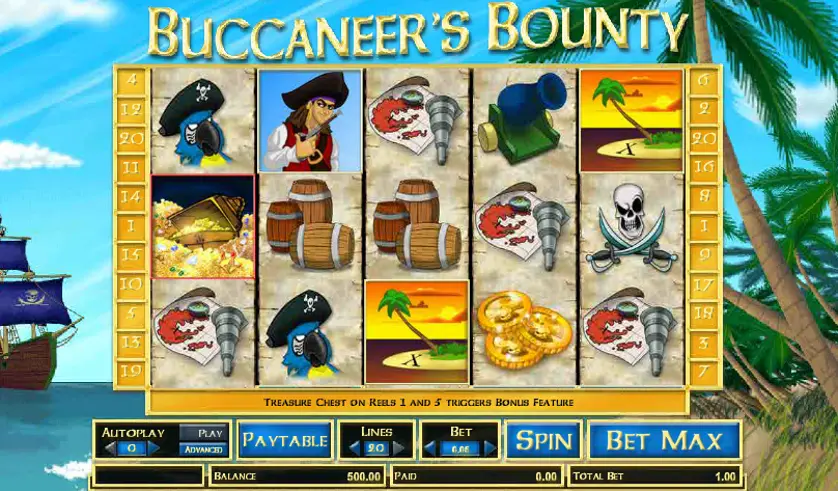Raise the bet amount

point(489,449)
